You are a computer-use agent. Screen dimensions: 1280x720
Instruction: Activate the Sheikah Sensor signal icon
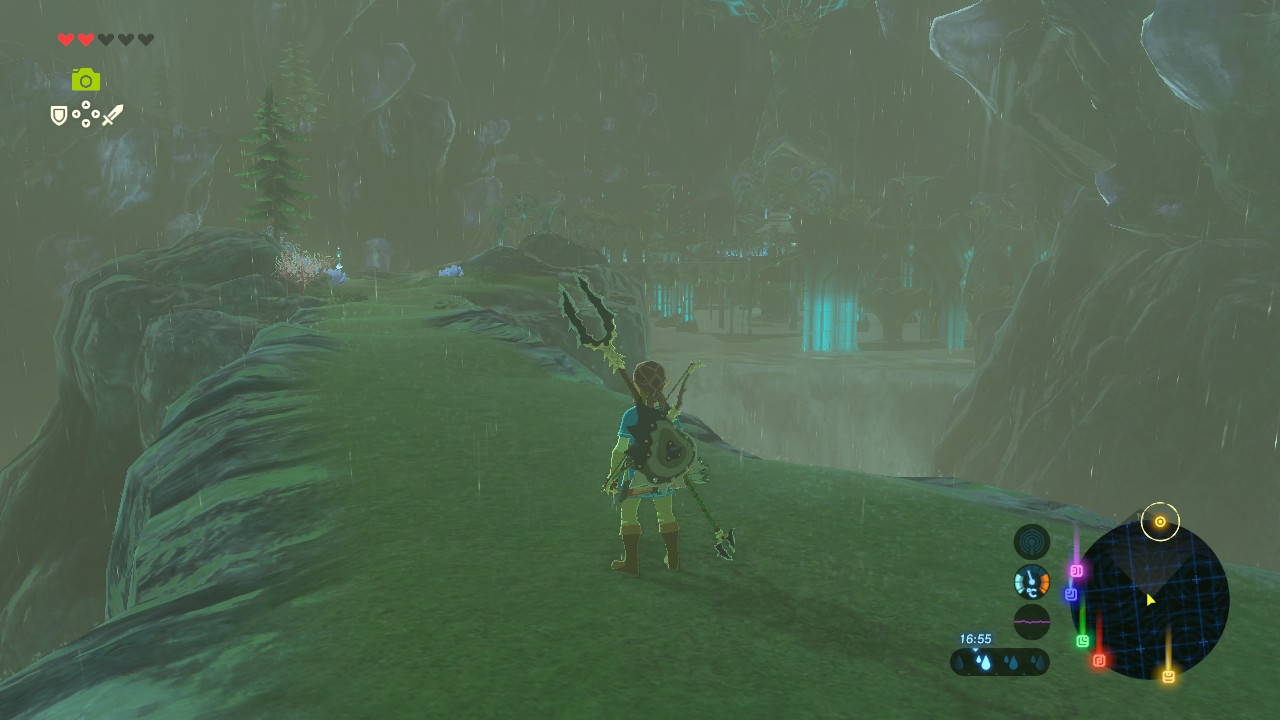click(x=1031, y=541)
